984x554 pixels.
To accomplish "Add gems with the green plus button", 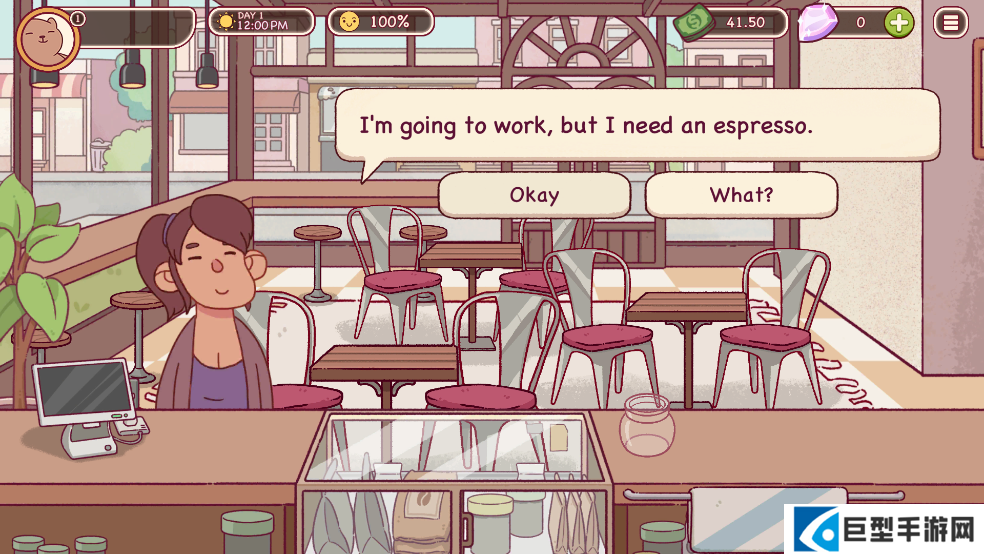I will tap(899, 22).
